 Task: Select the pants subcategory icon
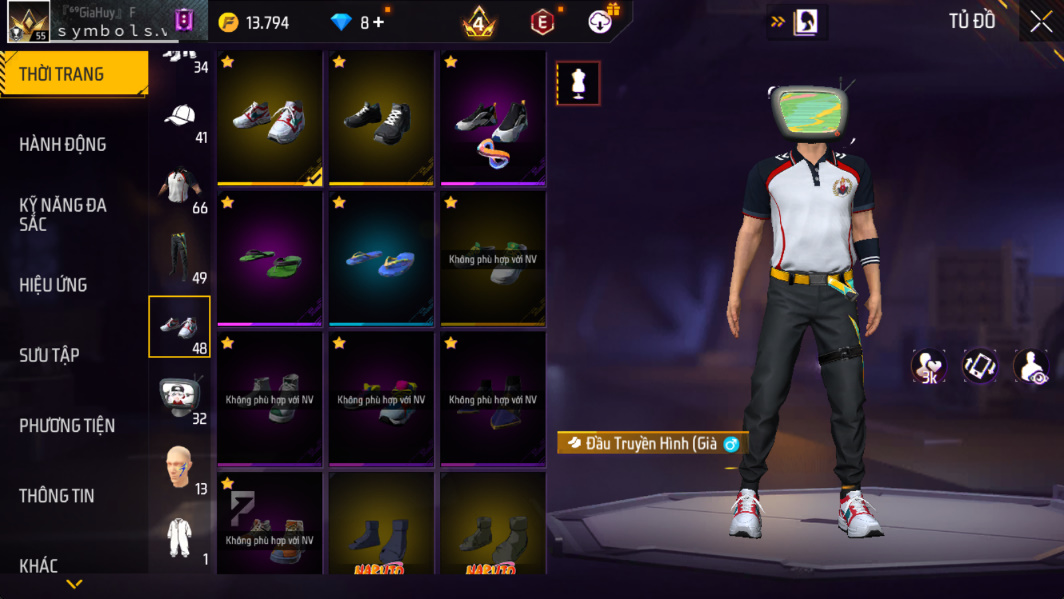tap(180, 257)
